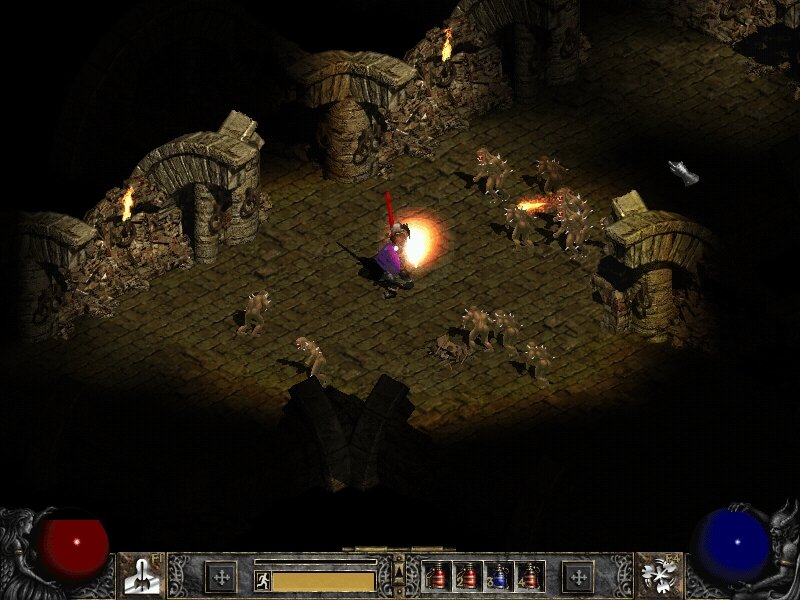Expand the mini panel arrow button
Image resolution: width=800 pixels, height=600 pixels.
tap(399, 570)
